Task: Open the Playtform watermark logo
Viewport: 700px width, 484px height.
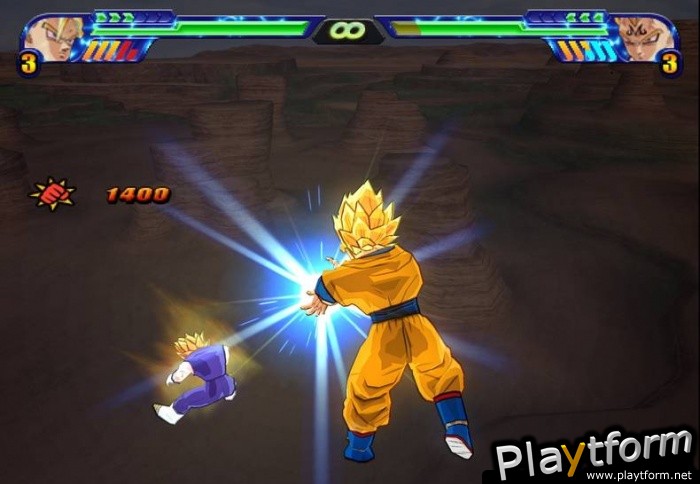Action: pos(594,456)
